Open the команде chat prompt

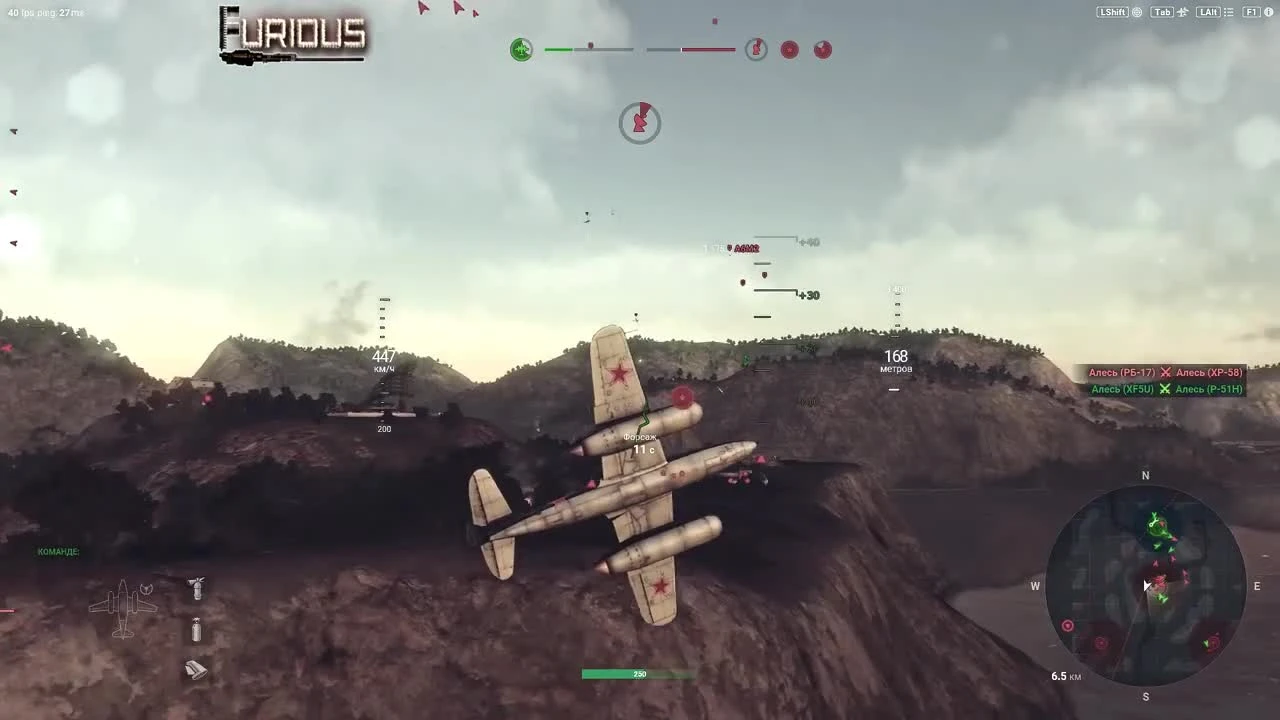click(60, 551)
